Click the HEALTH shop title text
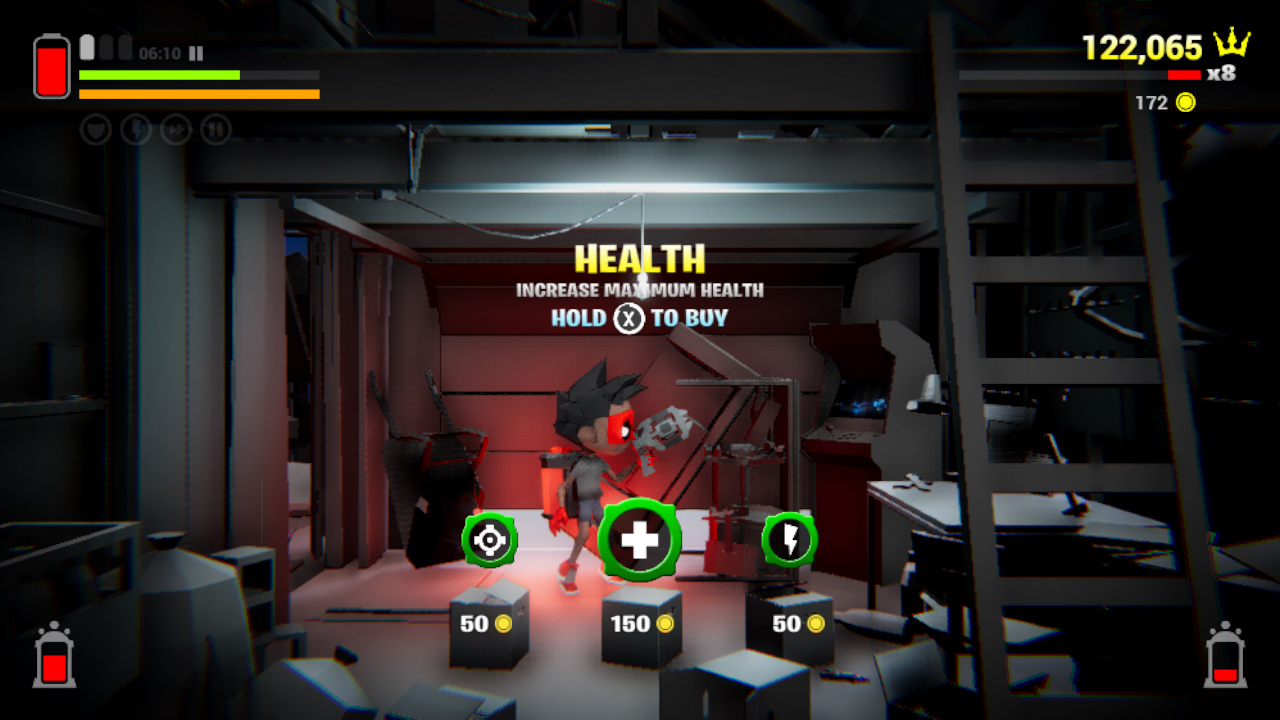Screen dimensions: 1280x720 tap(640, 259)
